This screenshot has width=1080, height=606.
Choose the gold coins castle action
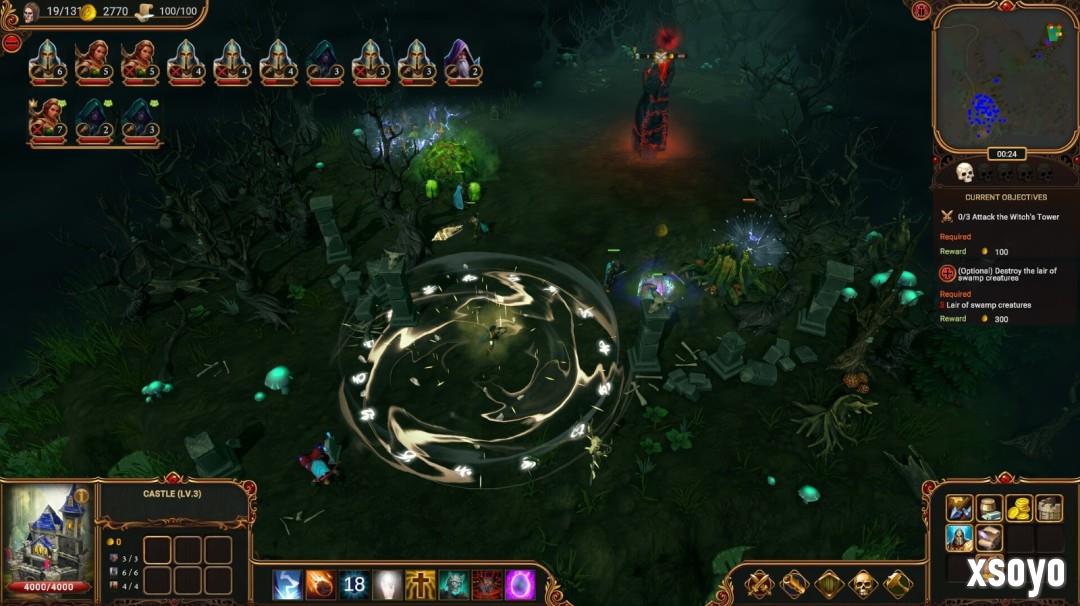1019,508
